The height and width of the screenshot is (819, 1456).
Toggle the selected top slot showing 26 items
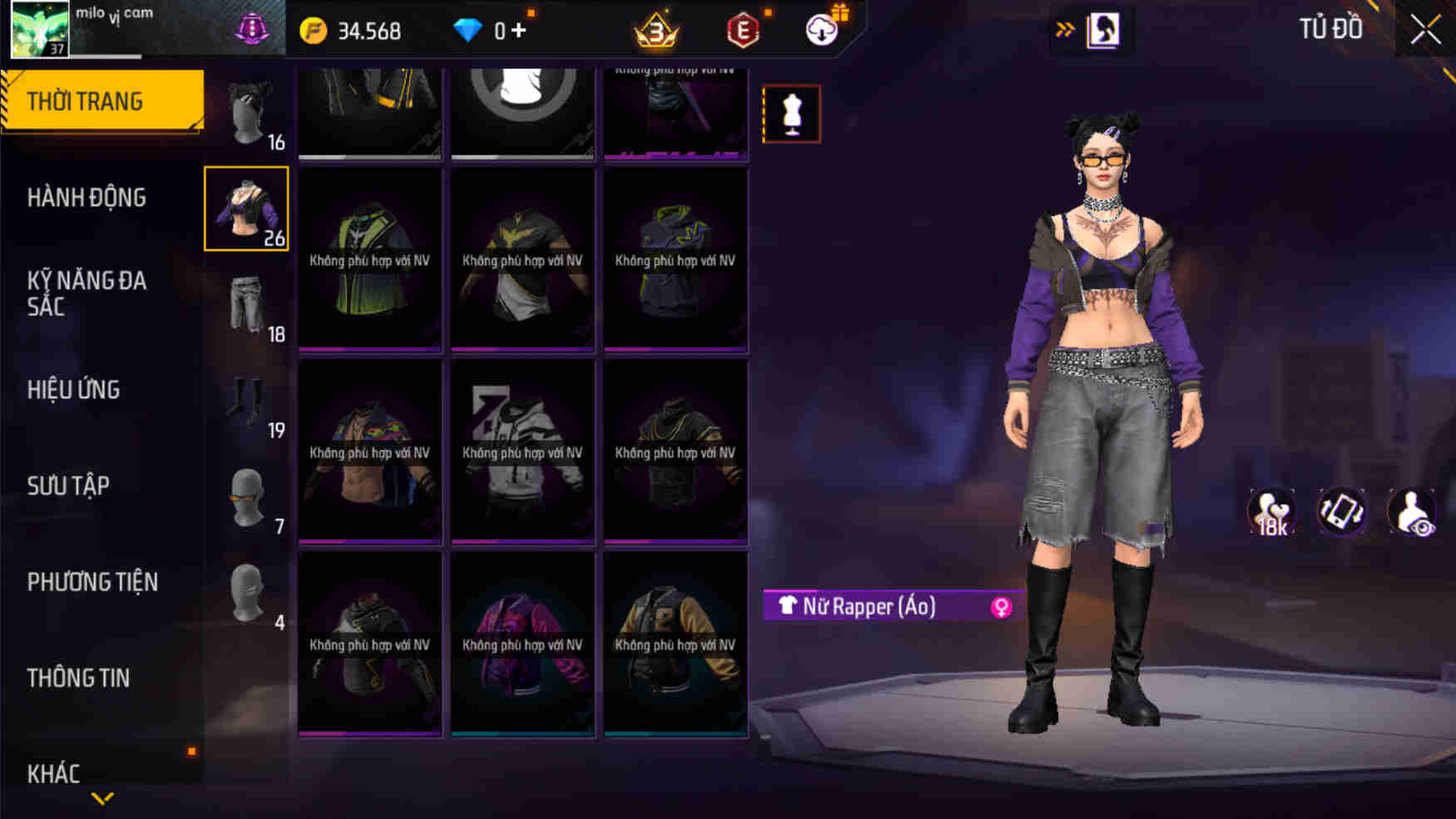coord(247,208)
